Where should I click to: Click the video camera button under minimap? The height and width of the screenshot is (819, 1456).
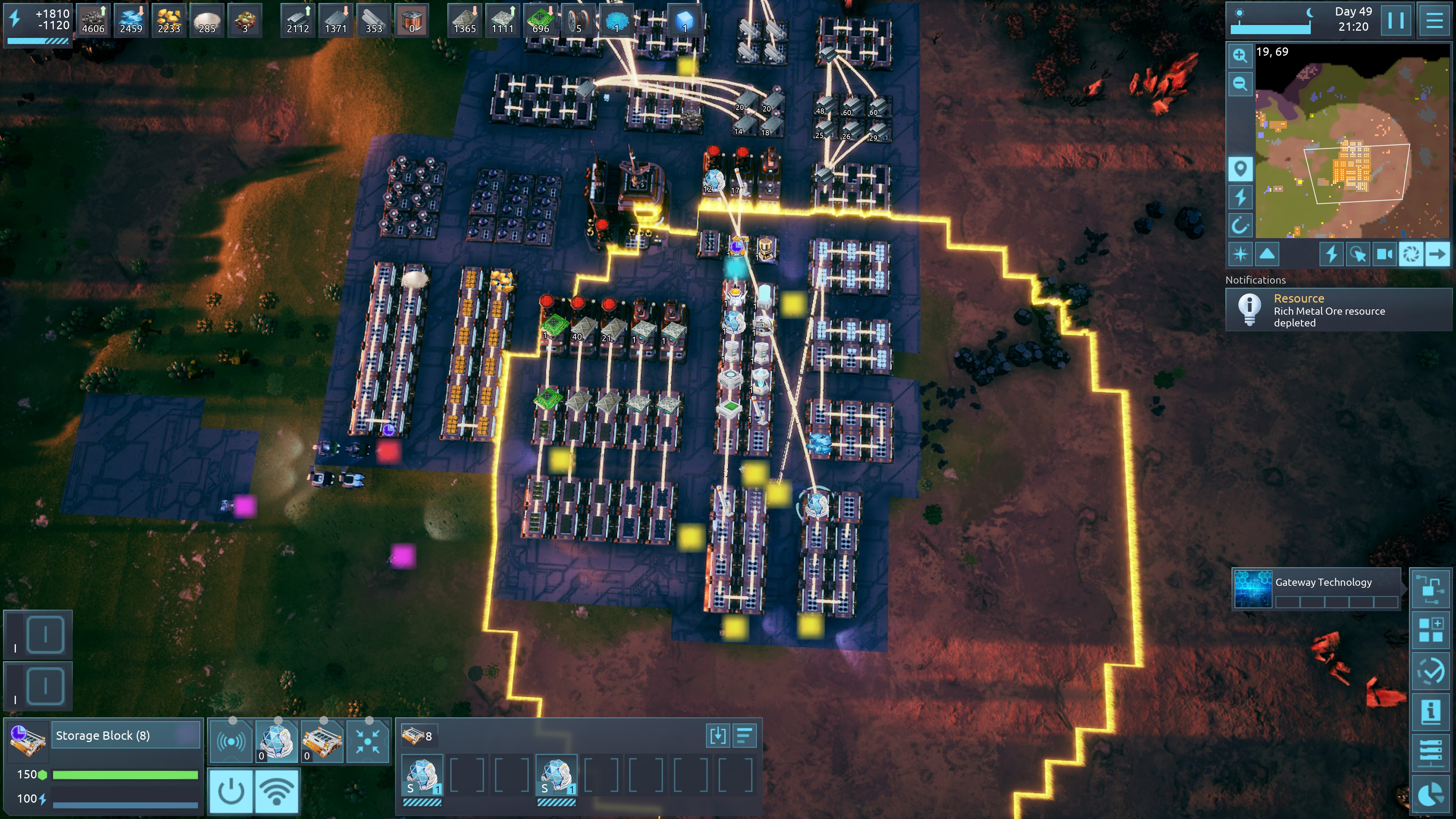click(x=1384, y=254)
